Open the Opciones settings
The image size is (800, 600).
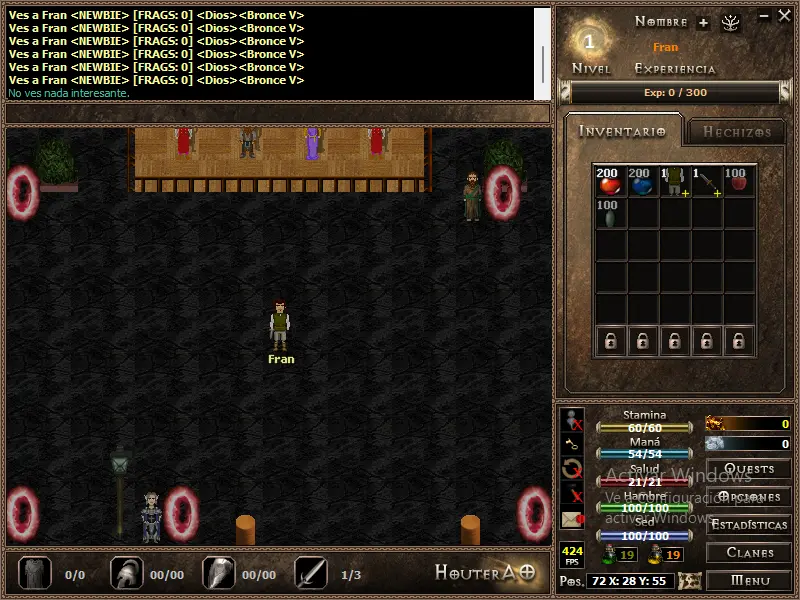(748, 496)
